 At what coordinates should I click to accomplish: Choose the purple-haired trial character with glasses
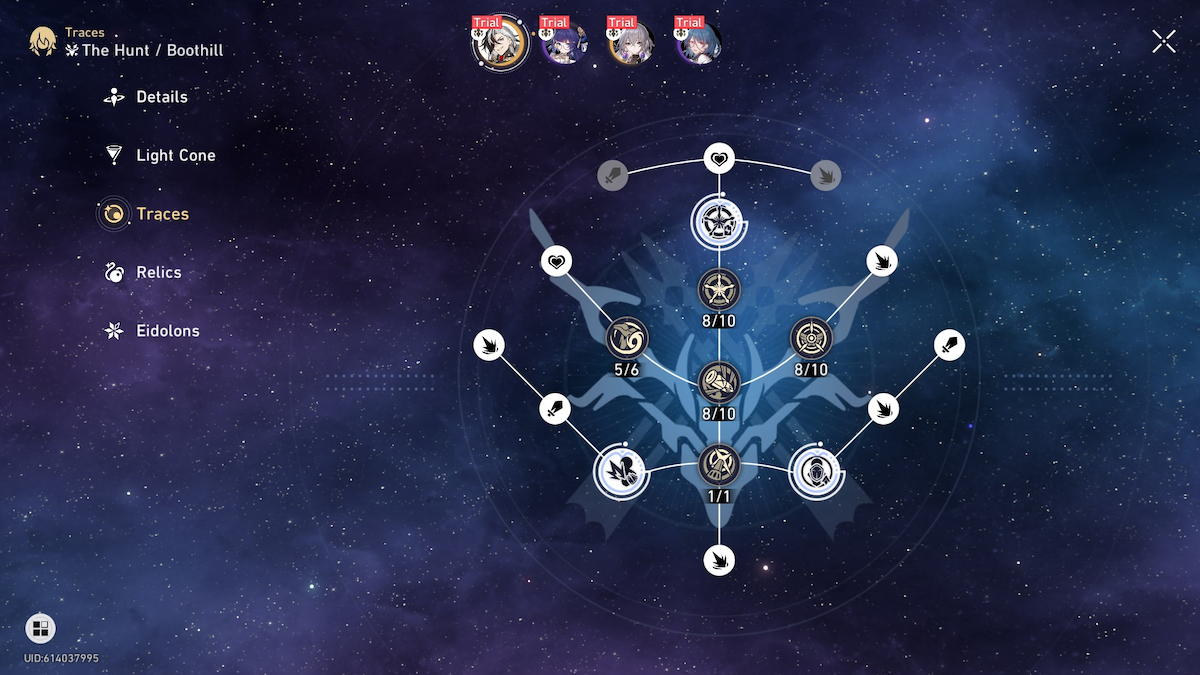coord(564,42)
